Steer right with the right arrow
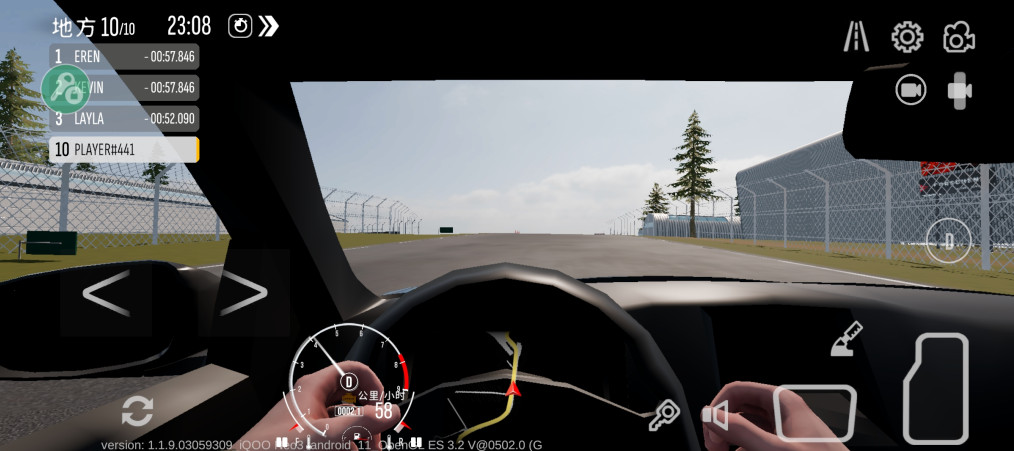Viewport: 1014px width, 451px height. pyautogui.click(x=244, y=293)
